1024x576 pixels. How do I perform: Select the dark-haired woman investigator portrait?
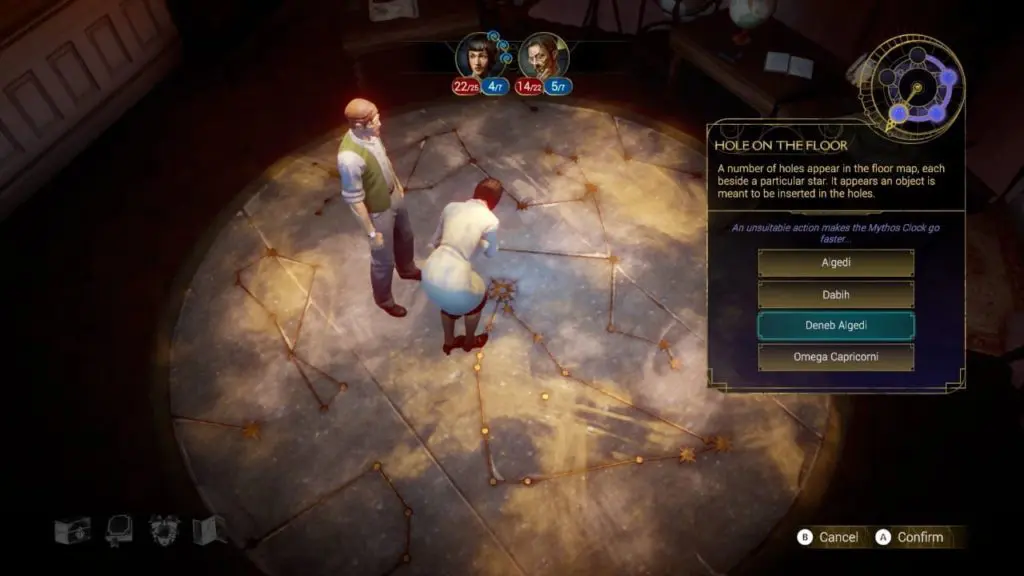point(476,54)
